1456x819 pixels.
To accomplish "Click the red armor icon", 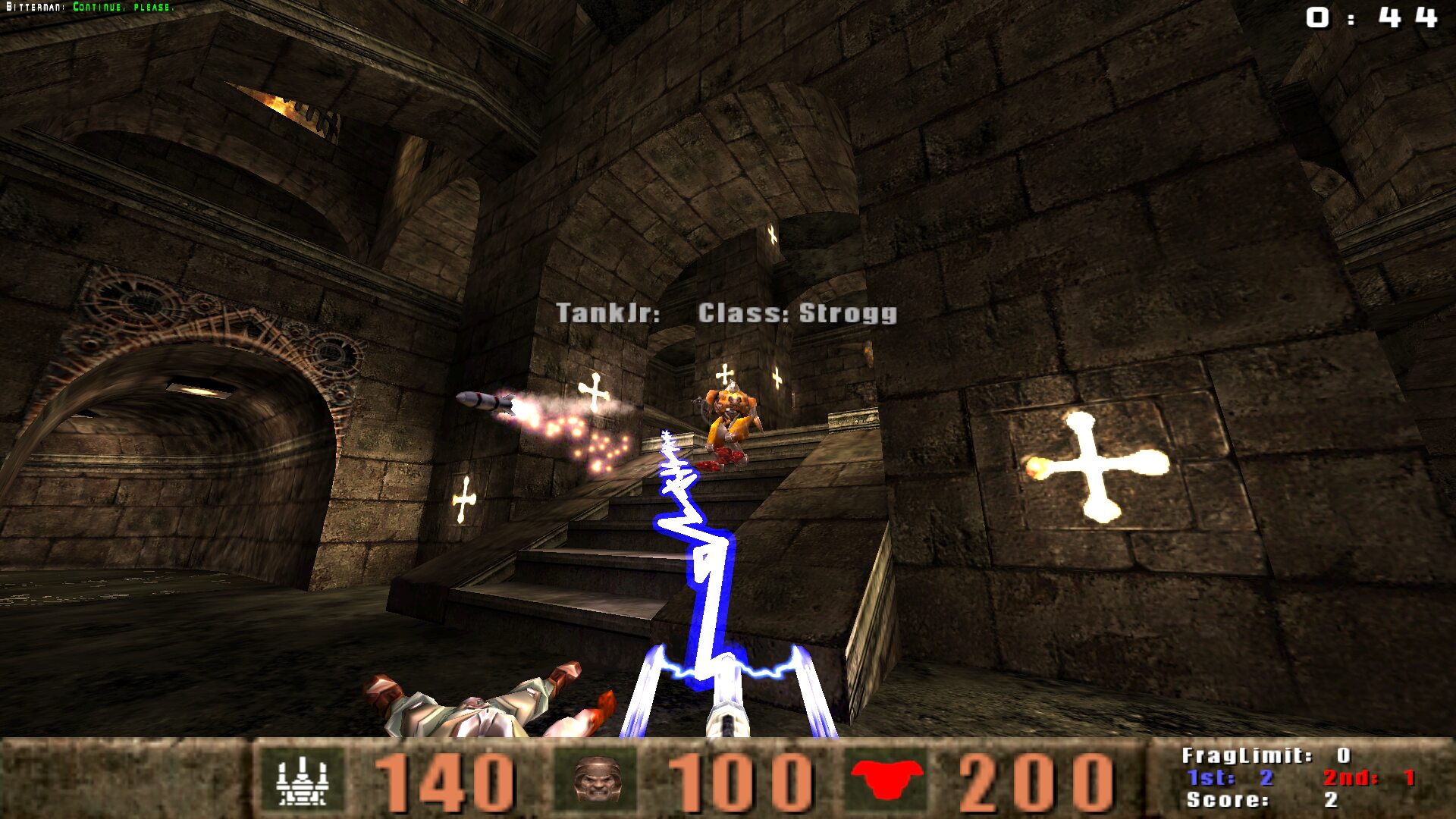I will (886, 779).
